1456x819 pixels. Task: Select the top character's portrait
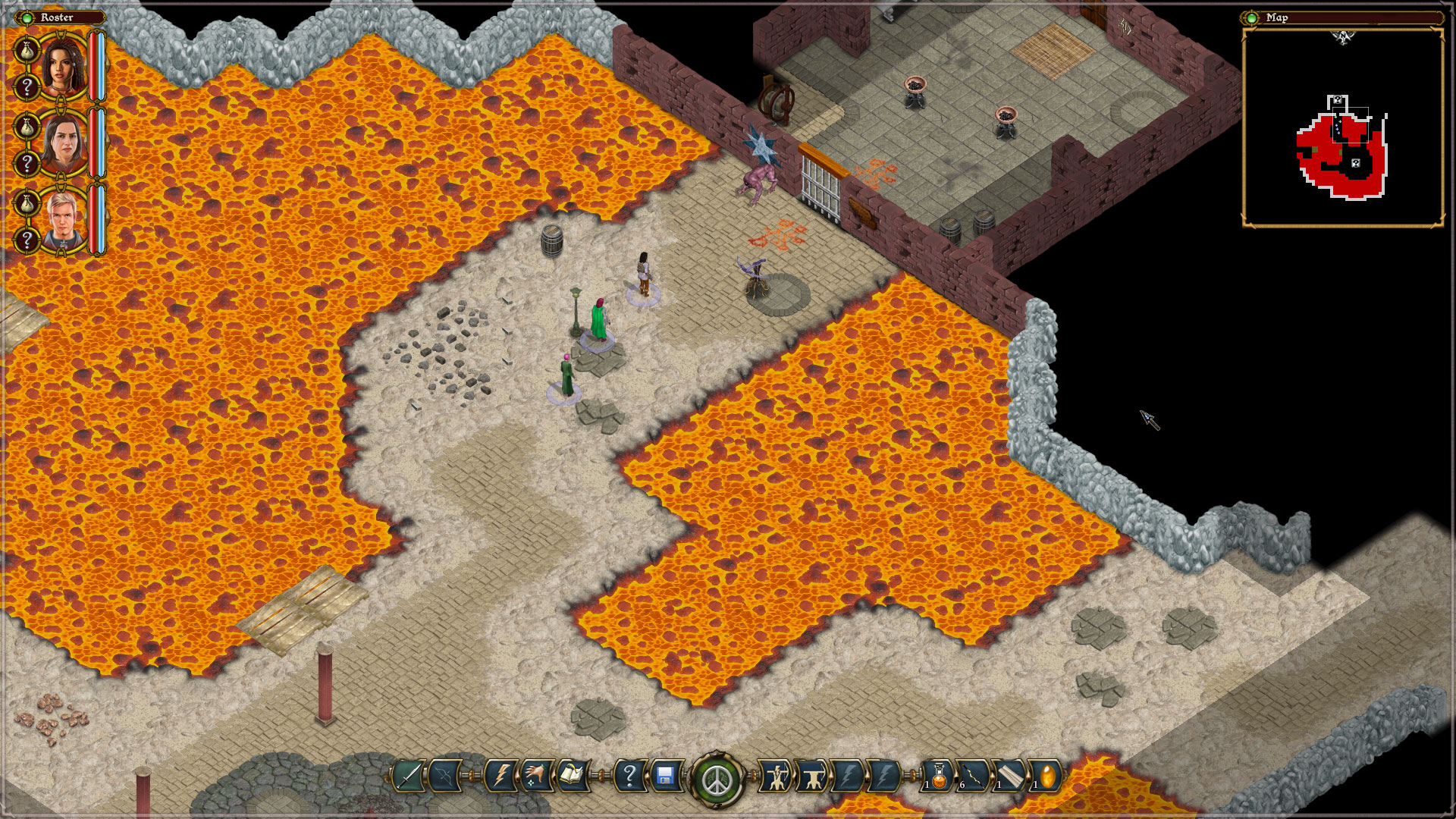click(x=61, y=68)
